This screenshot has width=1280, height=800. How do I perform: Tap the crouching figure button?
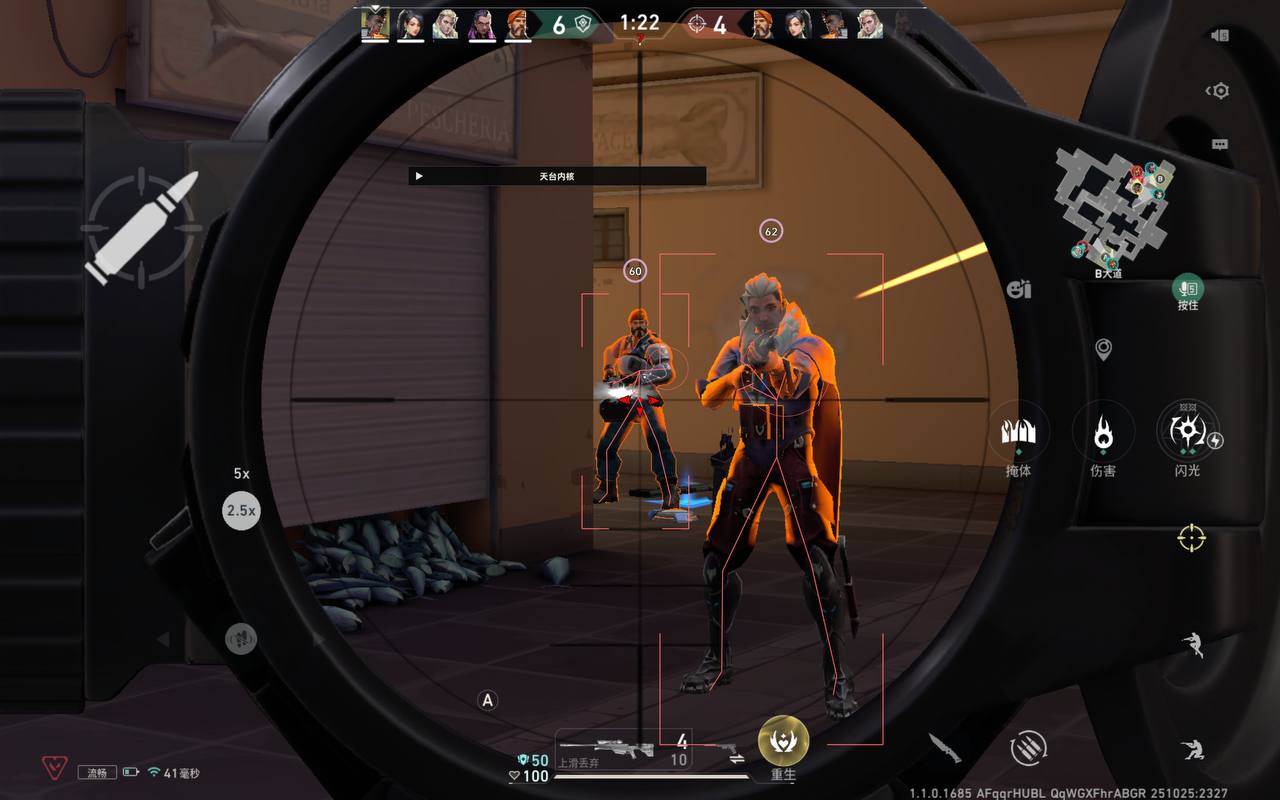tap(1190, 748)
